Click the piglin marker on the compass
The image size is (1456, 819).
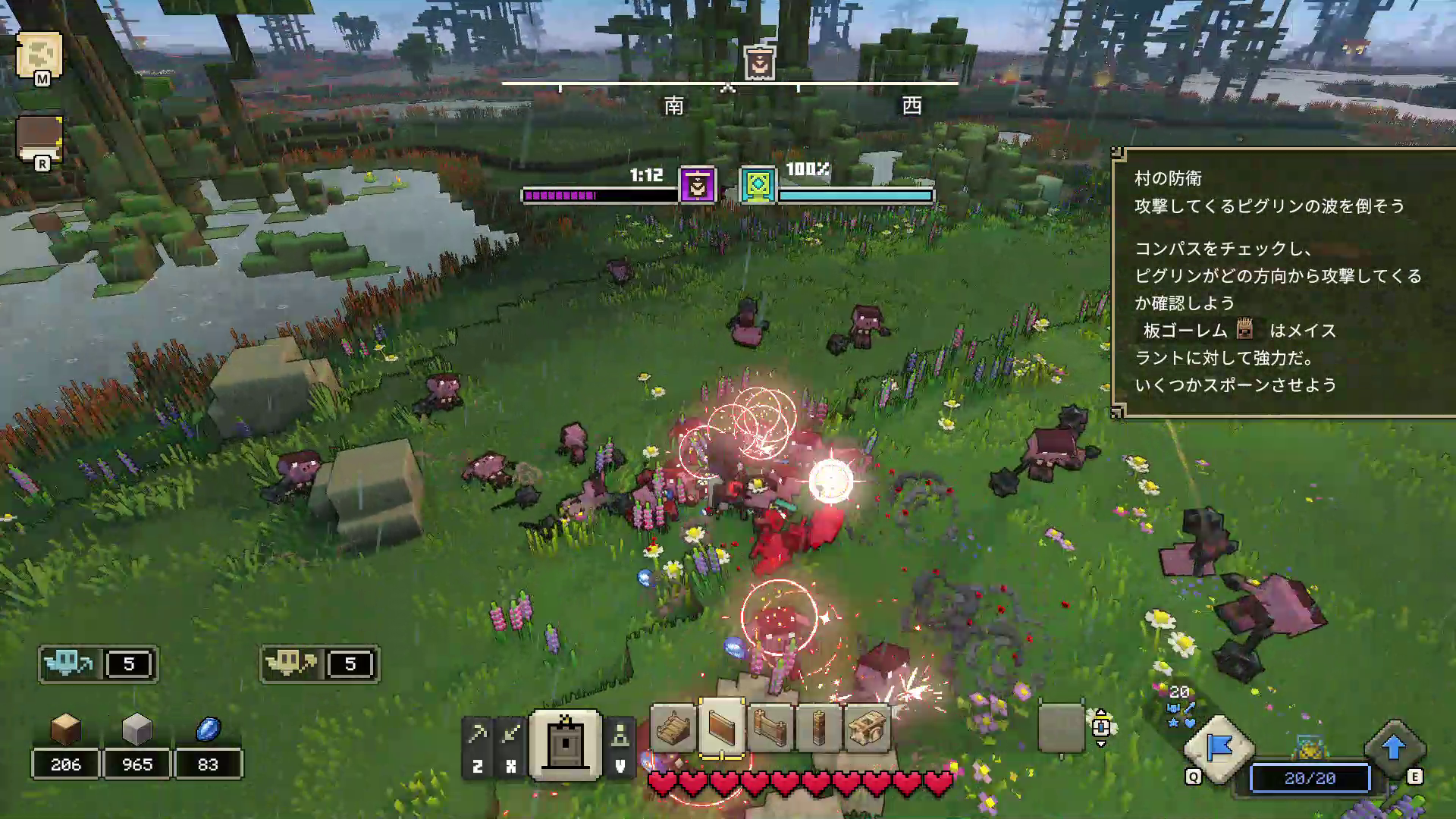[759, 63]
